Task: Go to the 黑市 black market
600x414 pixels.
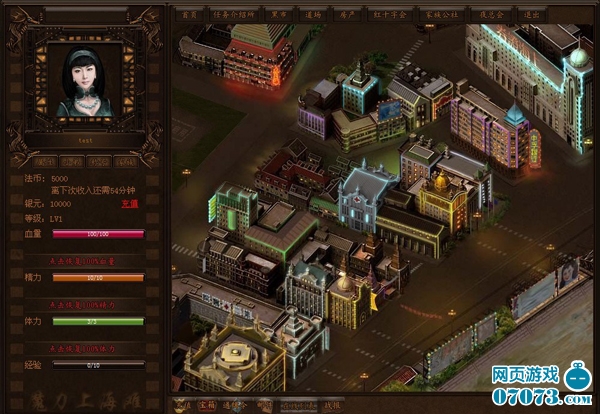Action: (x=280, y=15)
